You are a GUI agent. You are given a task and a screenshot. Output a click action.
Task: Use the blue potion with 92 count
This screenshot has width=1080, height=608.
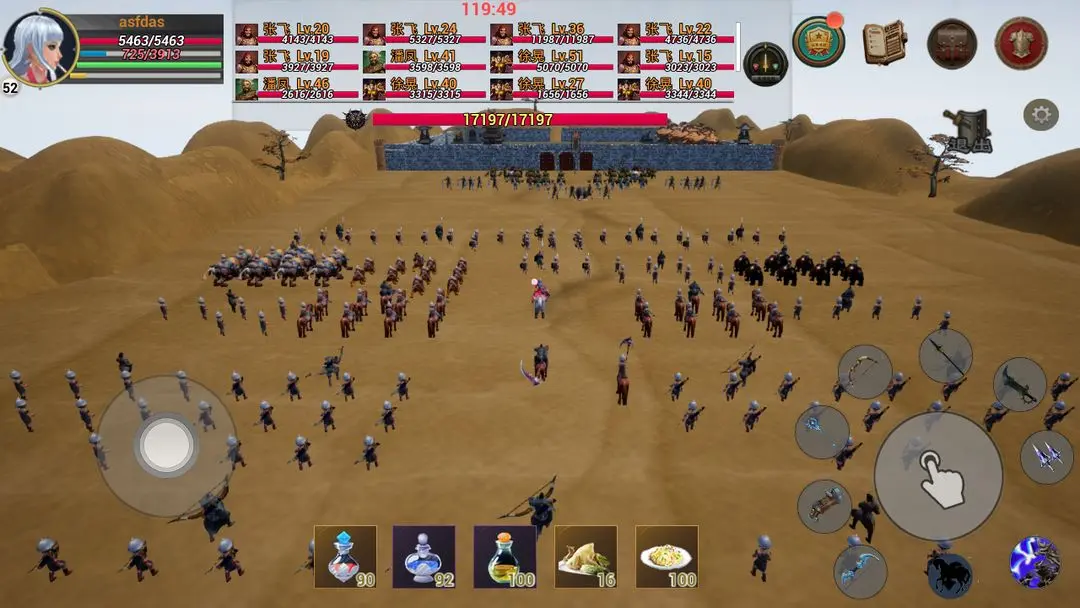tap(424, 556)
